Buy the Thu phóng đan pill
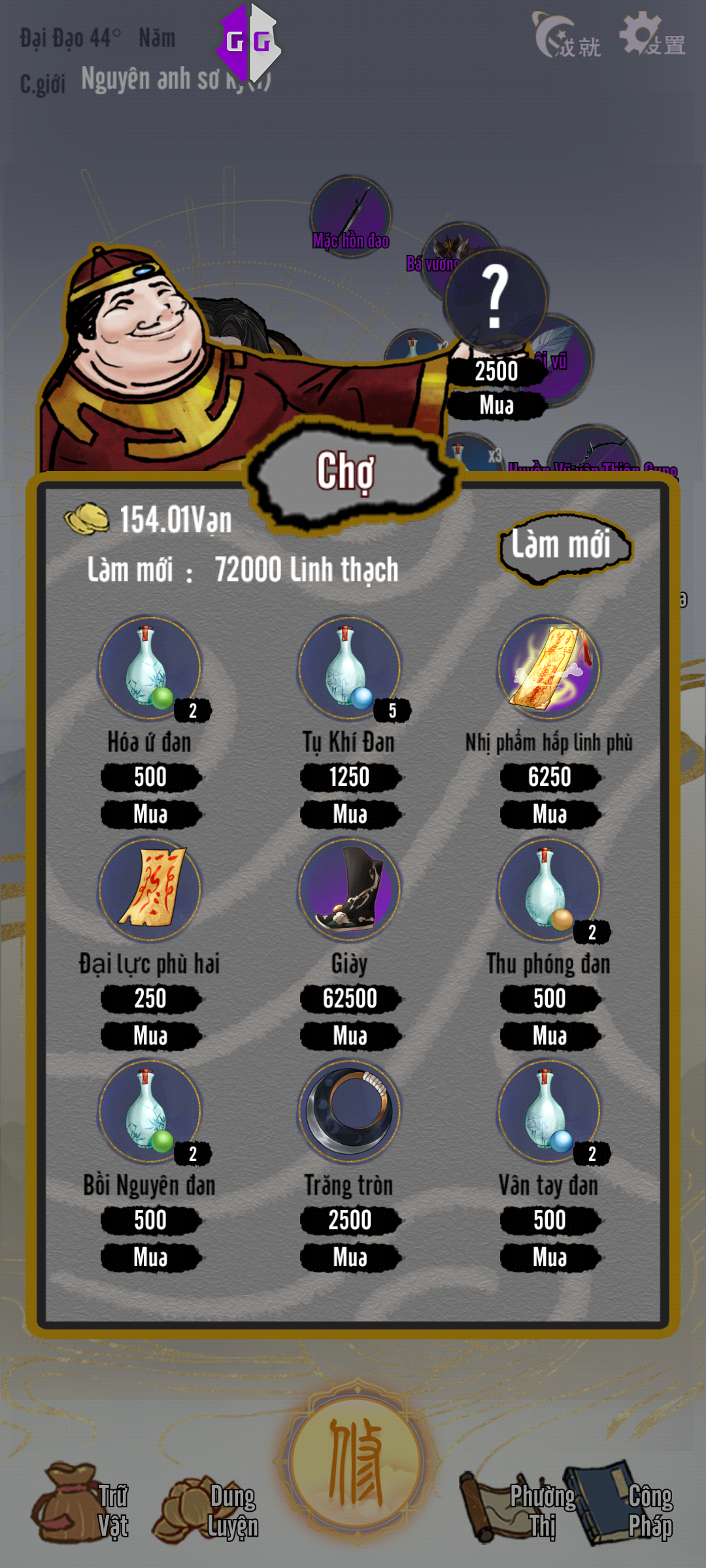 (550, 1036)
